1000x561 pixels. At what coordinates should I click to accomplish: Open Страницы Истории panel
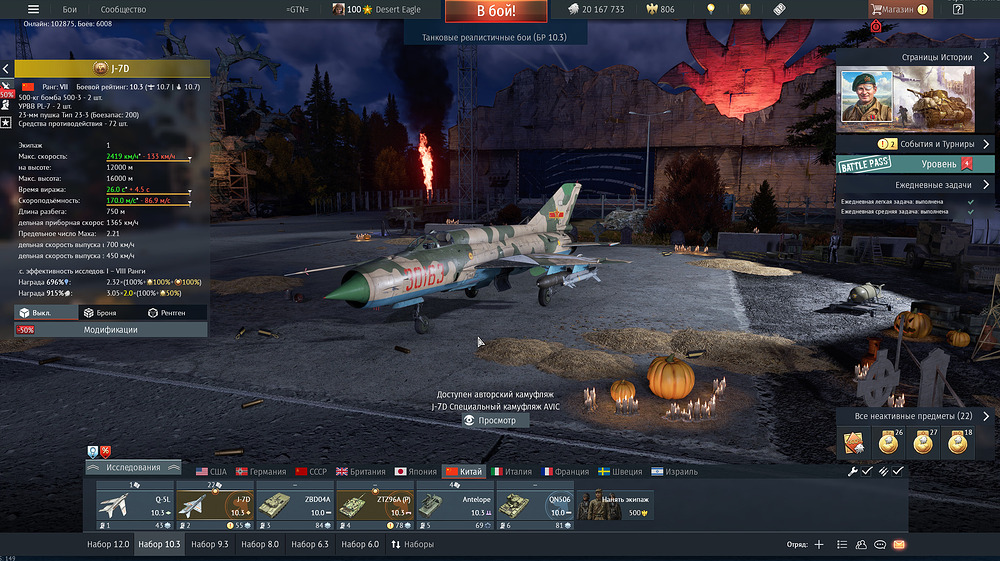(916, 58)
